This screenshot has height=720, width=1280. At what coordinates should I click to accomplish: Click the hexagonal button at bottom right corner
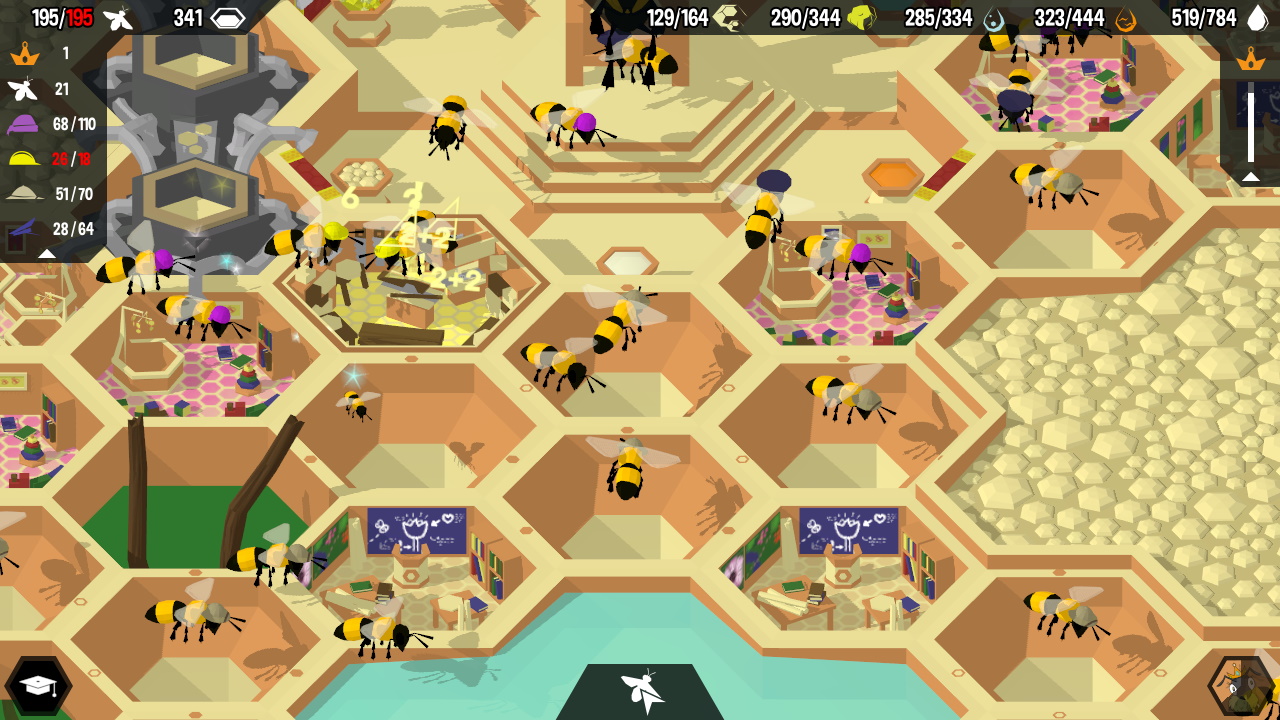(1237, 687)
